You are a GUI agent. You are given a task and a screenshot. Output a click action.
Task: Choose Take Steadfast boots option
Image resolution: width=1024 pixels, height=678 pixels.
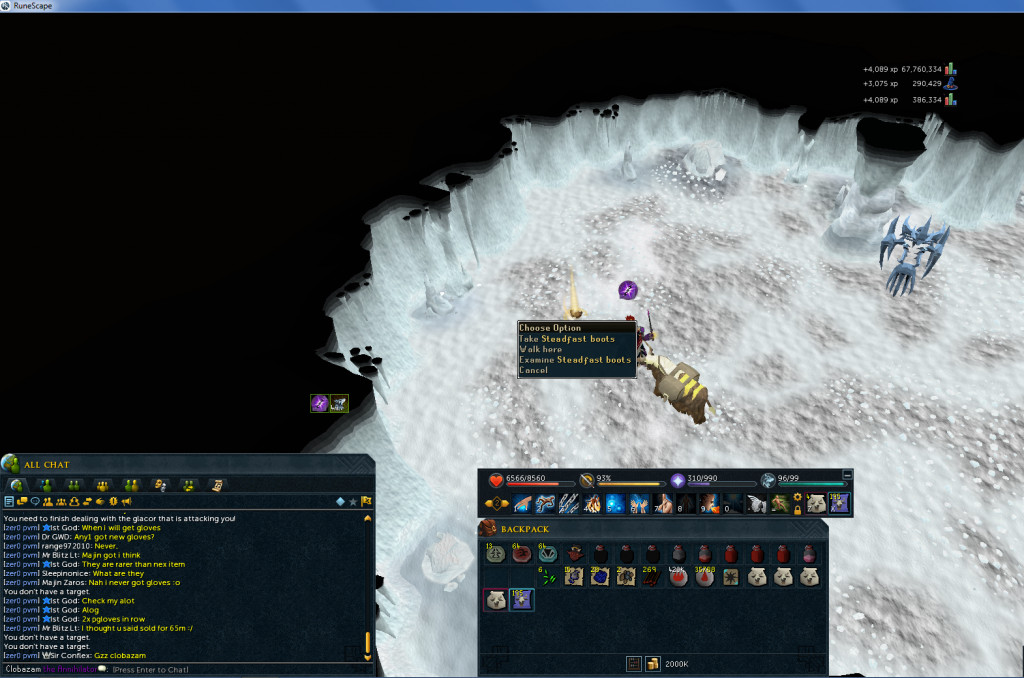click(567, 339)
